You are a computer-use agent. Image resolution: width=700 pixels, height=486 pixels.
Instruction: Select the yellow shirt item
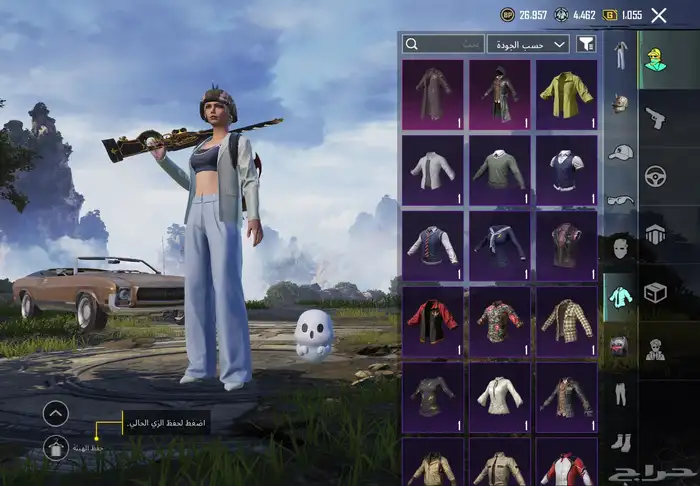pos(566,94)
